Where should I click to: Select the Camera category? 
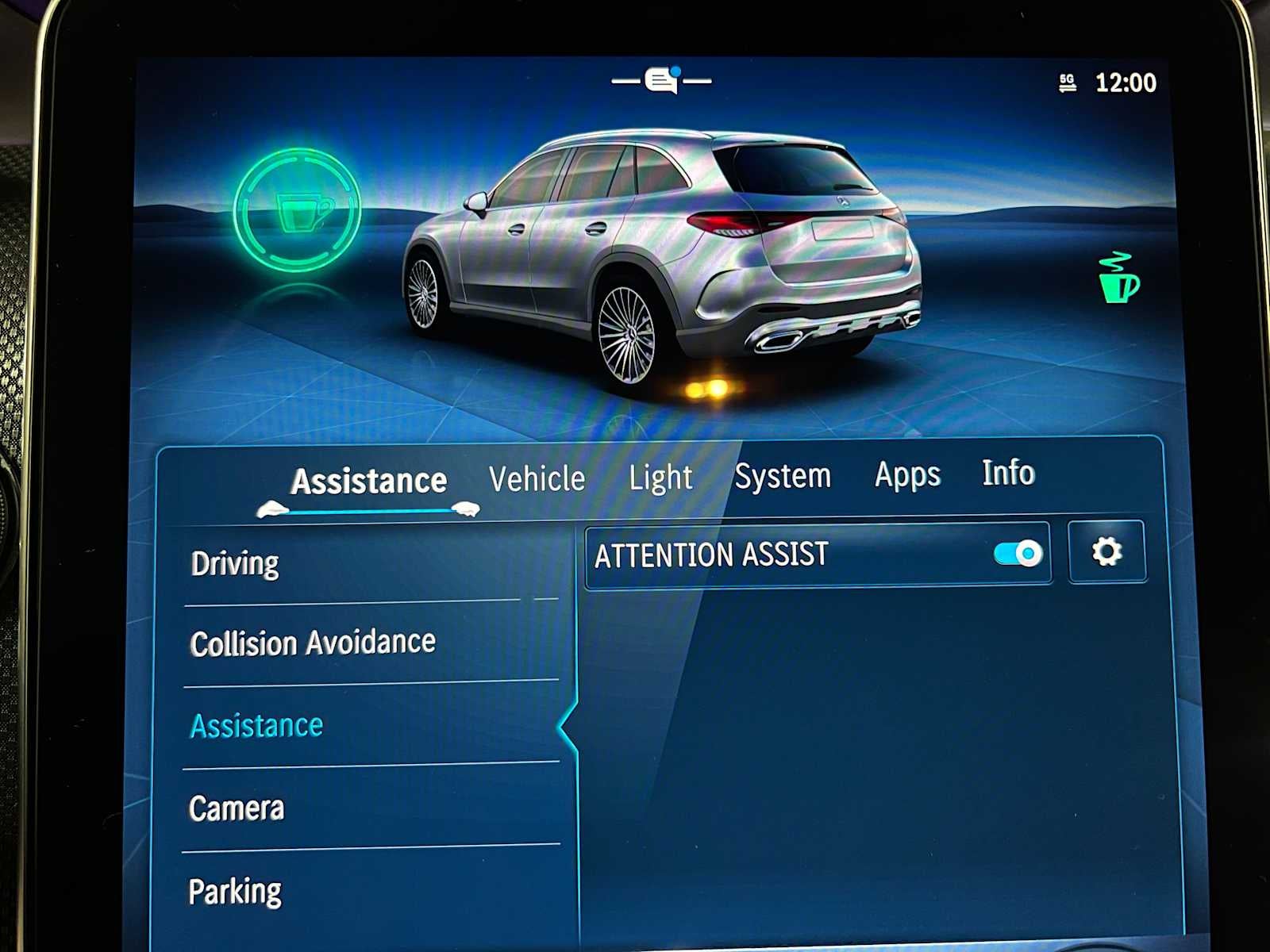(x=236, y=808)
